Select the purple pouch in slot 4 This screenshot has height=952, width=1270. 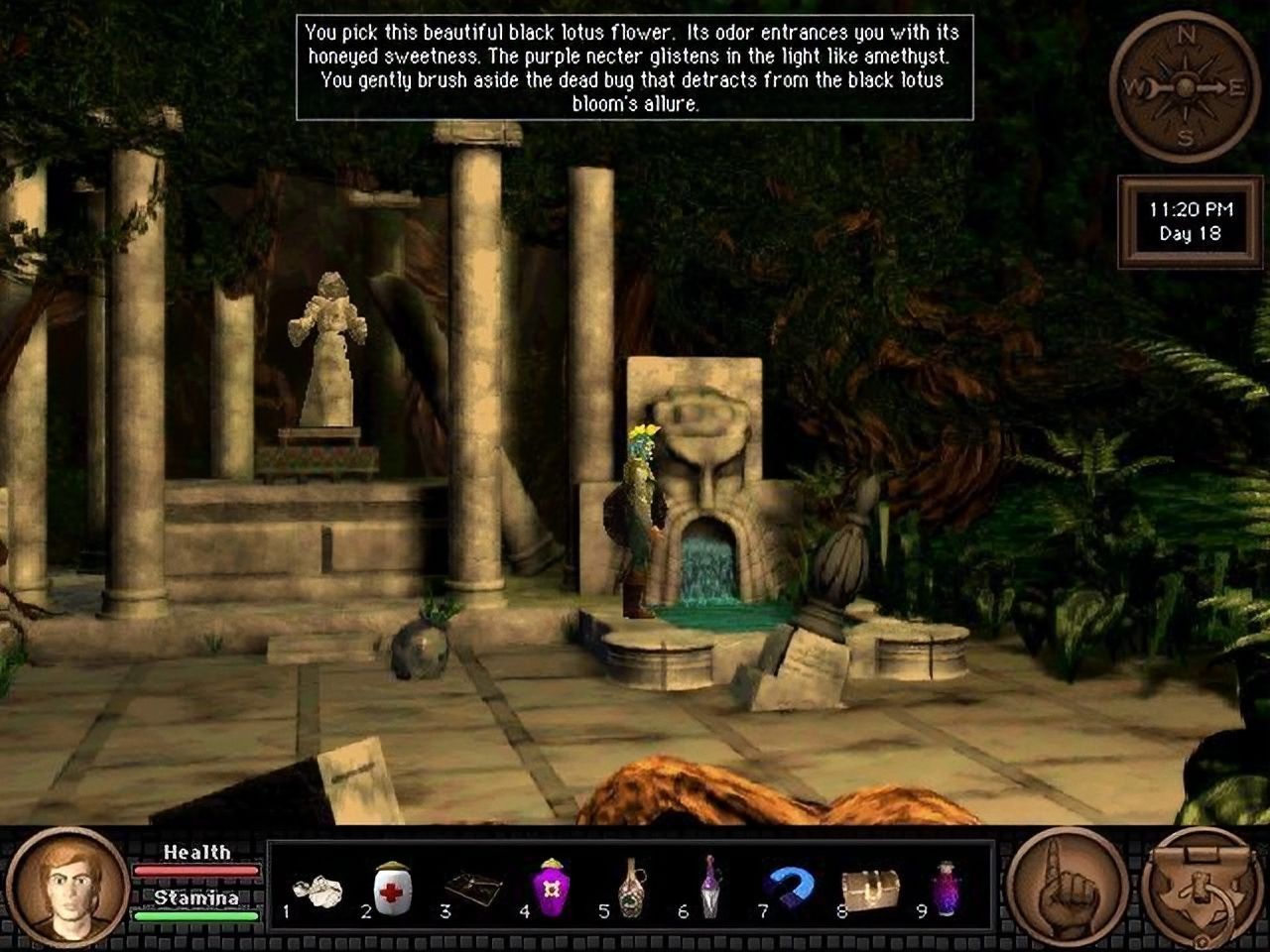[553, 888]
